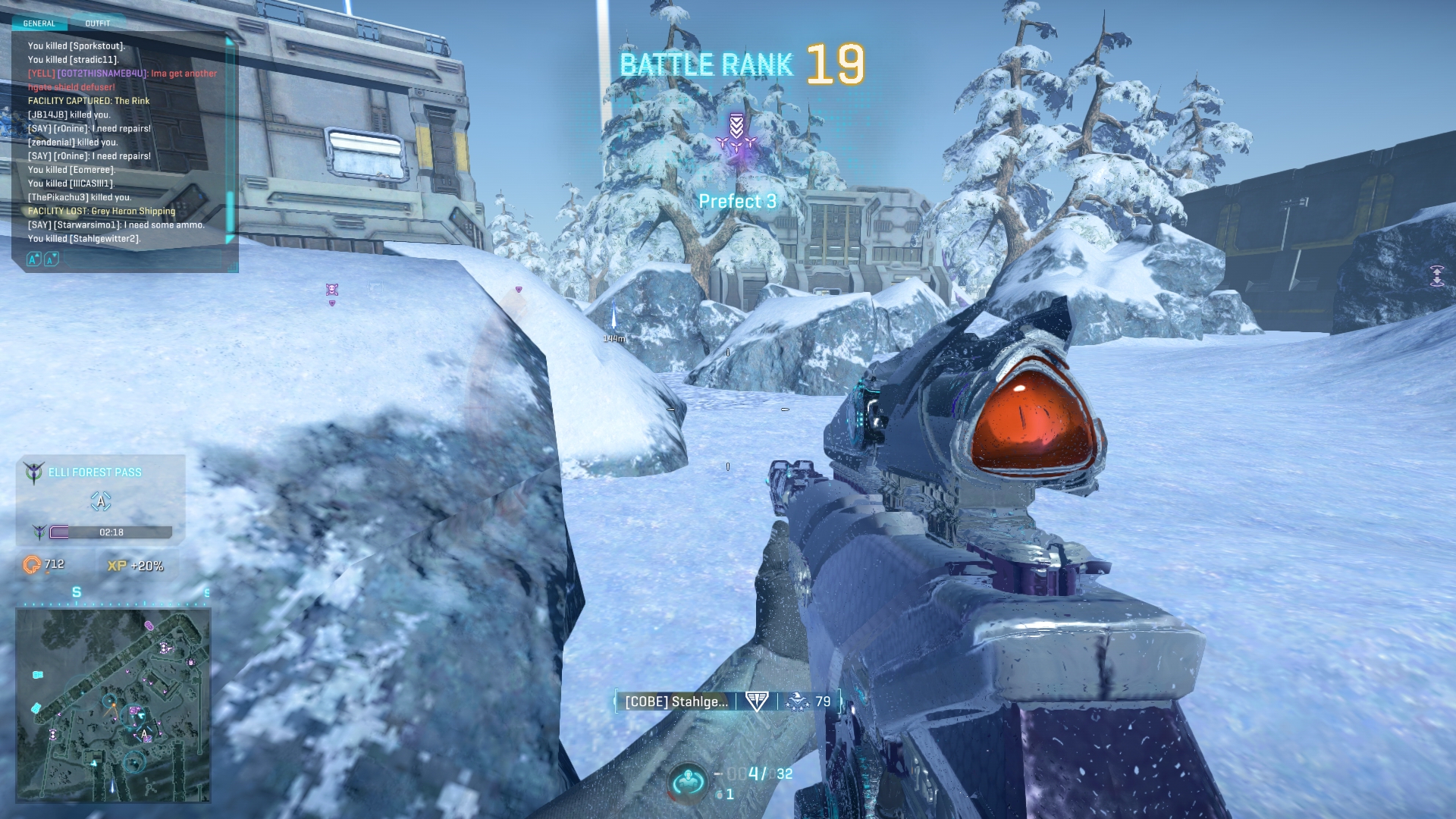The width and height of the screenshot is (1456, 819).
Task: Select the point A marker on minimap
Action: [144, 734]
